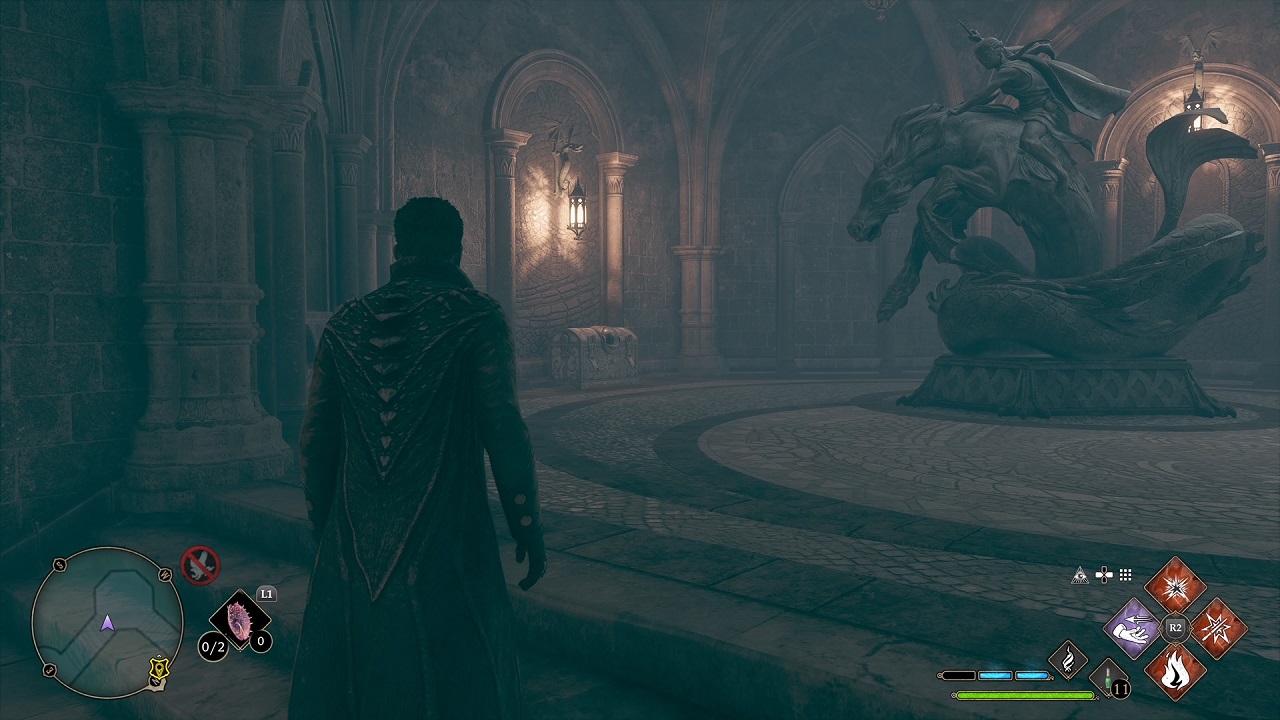Click the eye icon above the spell diamond

[1080, 574]
